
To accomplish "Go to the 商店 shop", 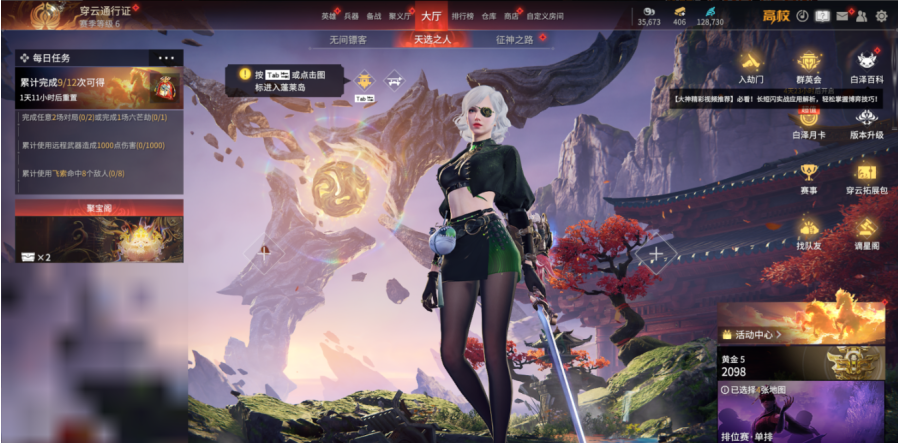I will point(512,17).
